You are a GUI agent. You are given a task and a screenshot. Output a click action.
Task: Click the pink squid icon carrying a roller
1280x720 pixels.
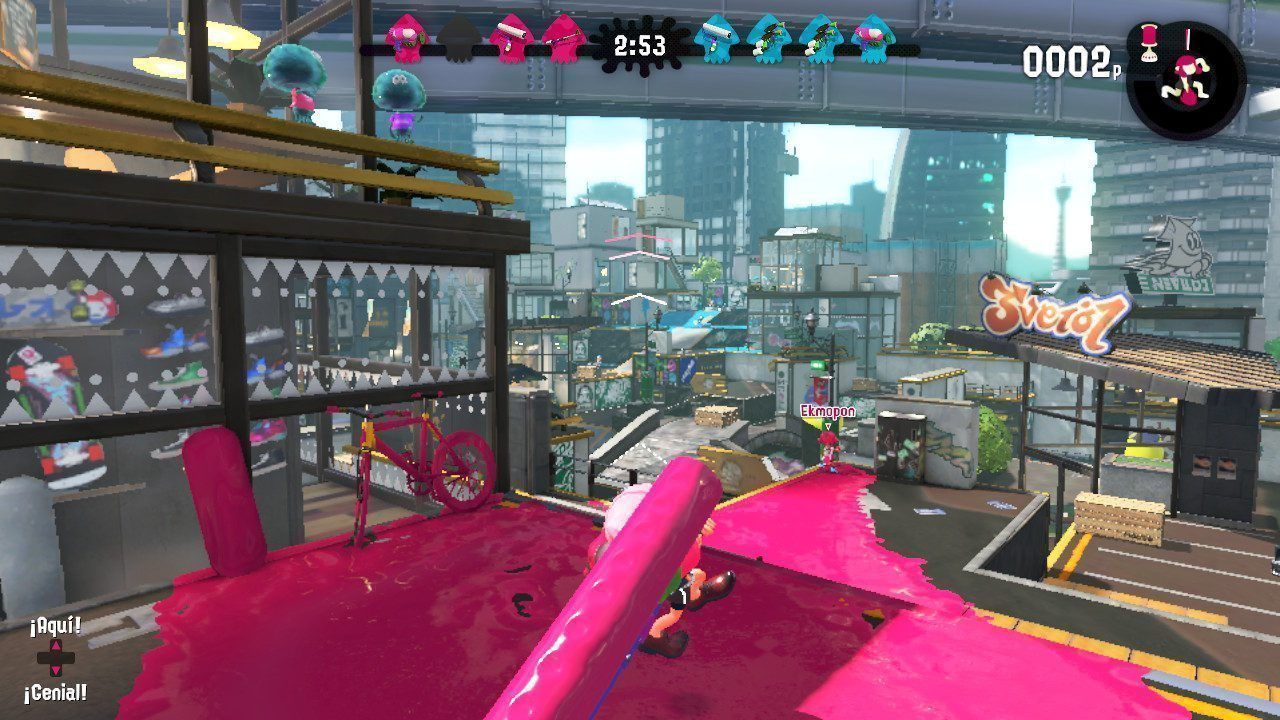(510, 39)
